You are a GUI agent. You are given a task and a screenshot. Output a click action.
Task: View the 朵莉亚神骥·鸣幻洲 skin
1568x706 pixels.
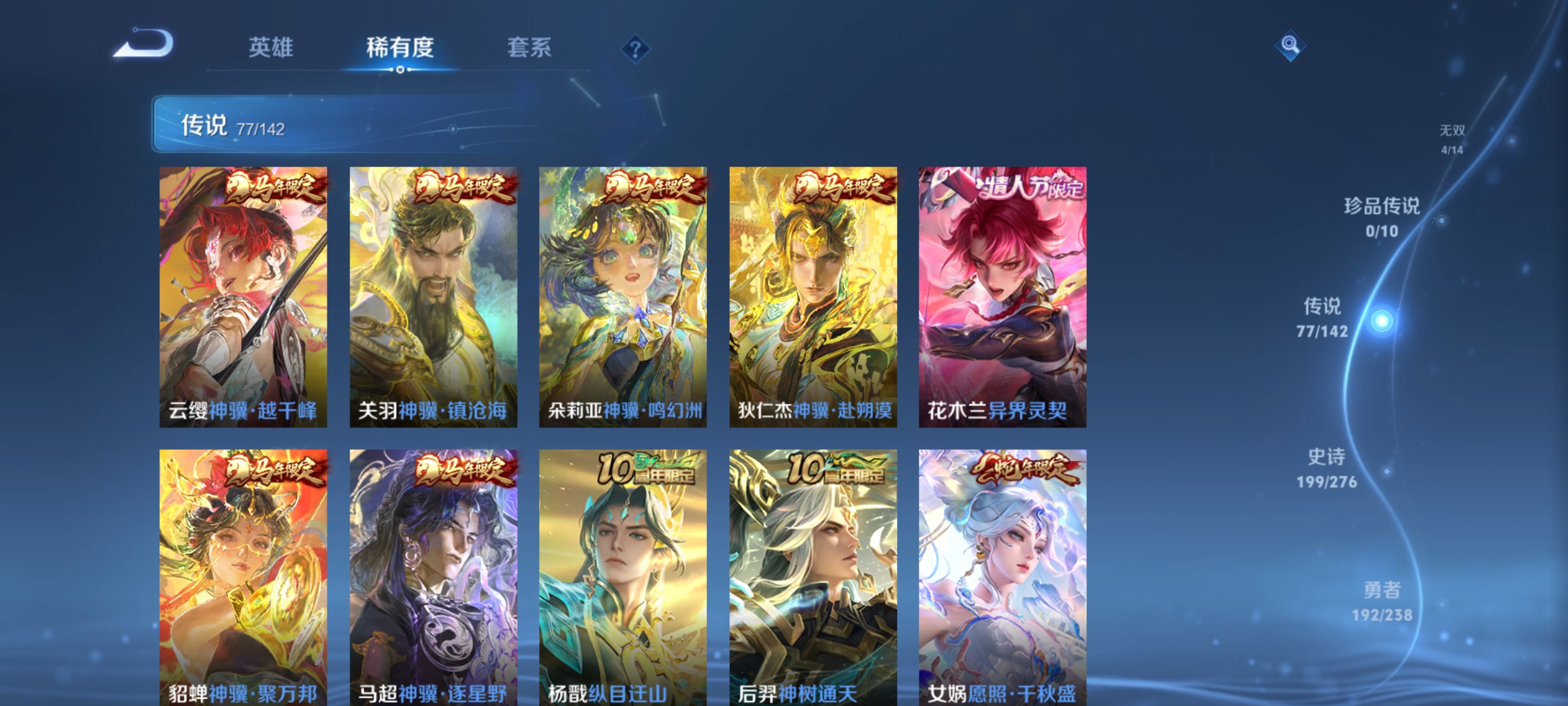point(623,294)
